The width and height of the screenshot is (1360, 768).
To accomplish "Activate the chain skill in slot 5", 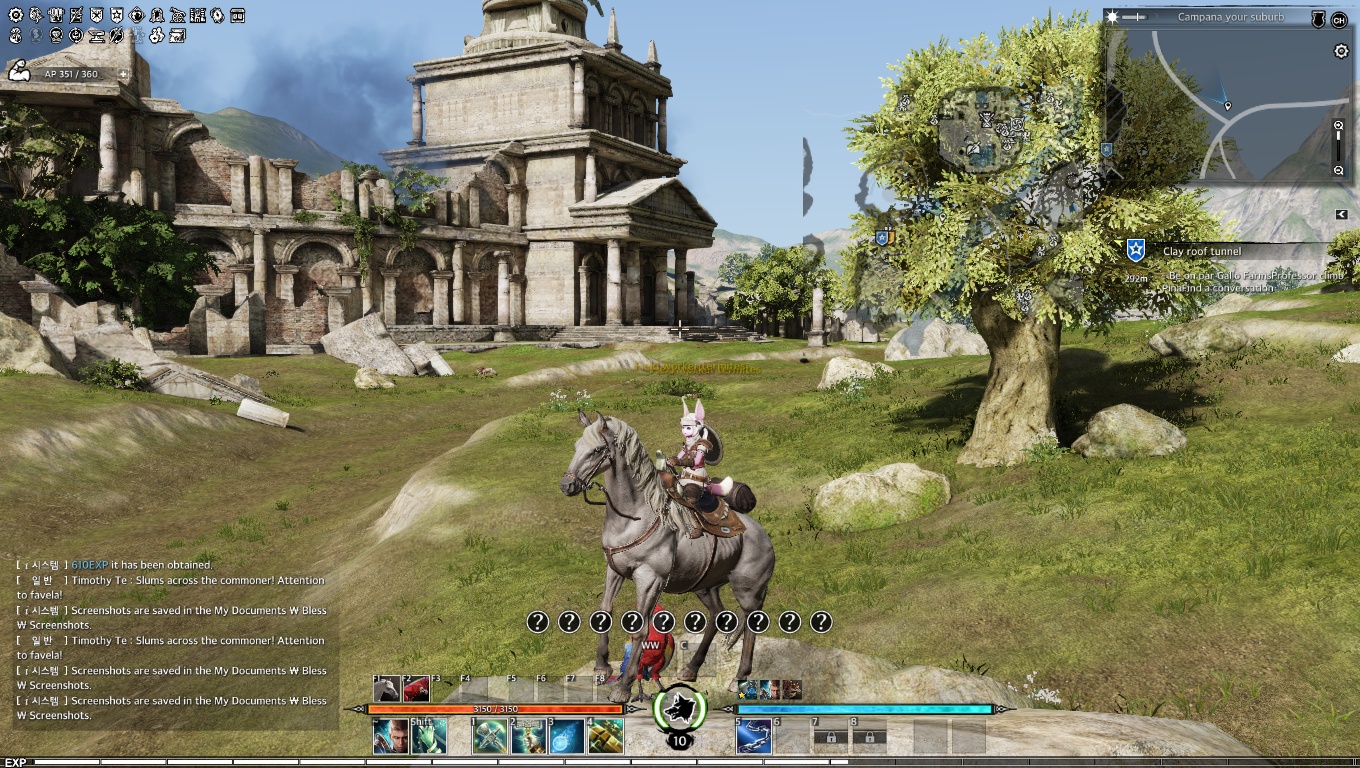I will (753, 737).
